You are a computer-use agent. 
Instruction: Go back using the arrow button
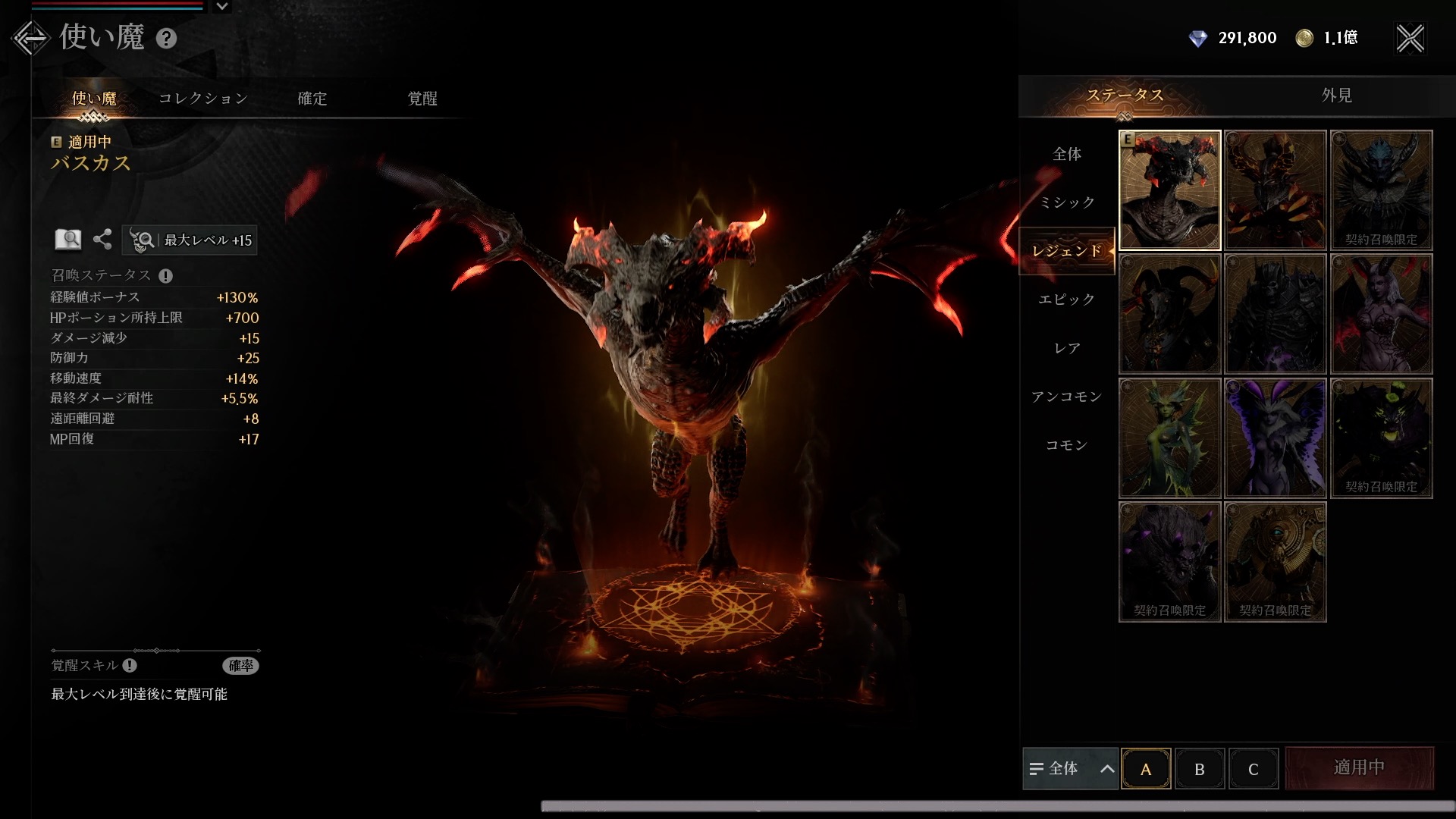click(x=30, y=38)
